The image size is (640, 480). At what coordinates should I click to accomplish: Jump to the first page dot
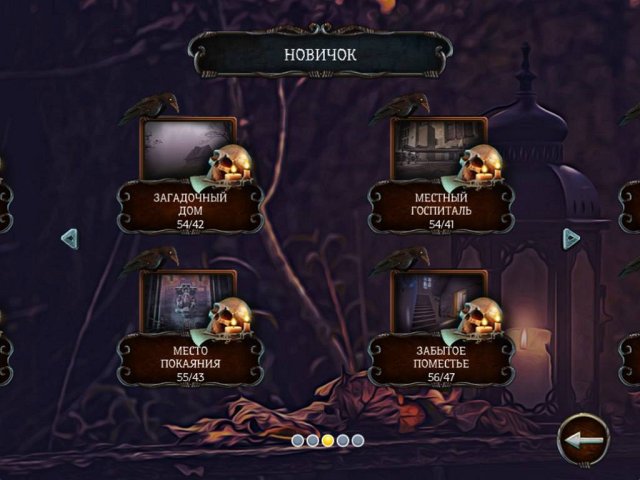(298, 440)
